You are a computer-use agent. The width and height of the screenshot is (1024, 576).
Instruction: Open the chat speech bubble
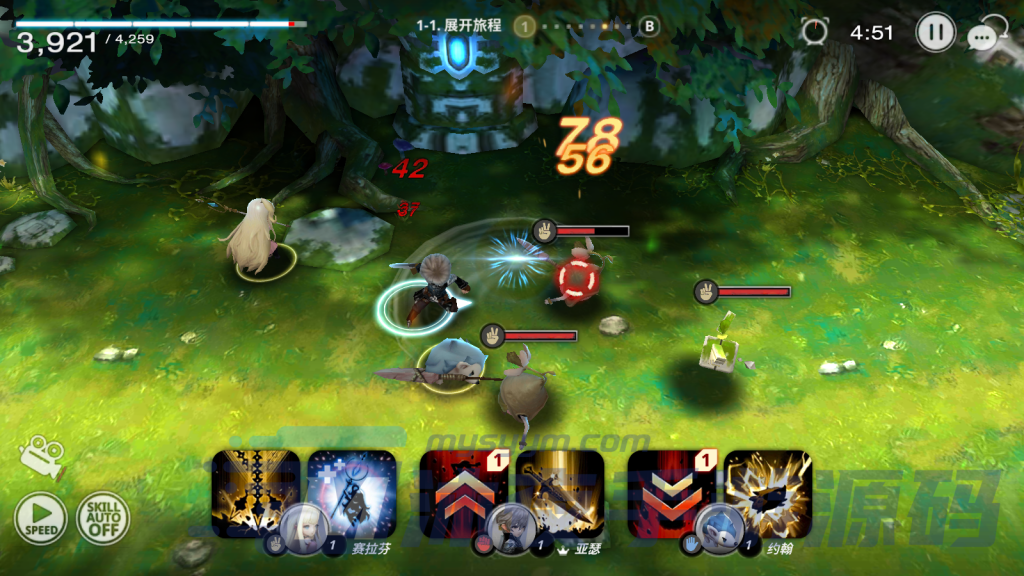[986, 36]
